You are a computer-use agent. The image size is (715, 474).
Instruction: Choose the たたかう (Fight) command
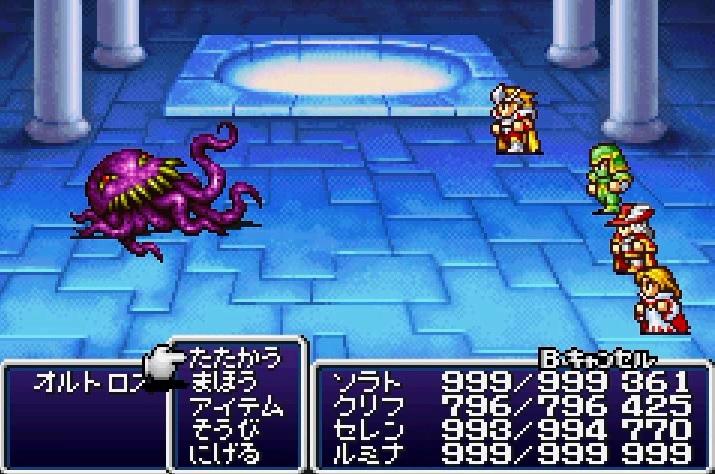click(236, 357)
